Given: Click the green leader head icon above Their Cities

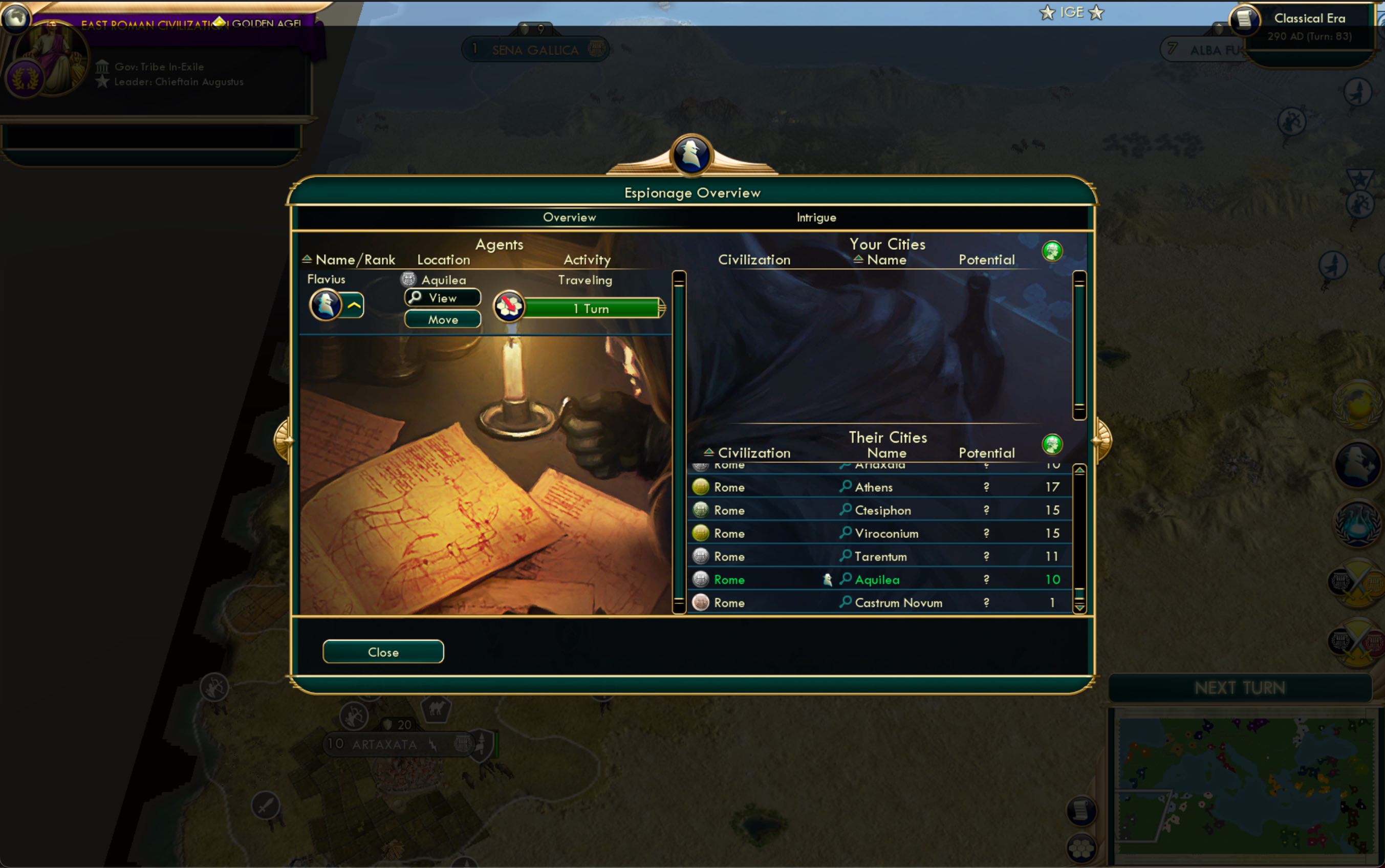Looking at the screenshot, I should 1052,444.
